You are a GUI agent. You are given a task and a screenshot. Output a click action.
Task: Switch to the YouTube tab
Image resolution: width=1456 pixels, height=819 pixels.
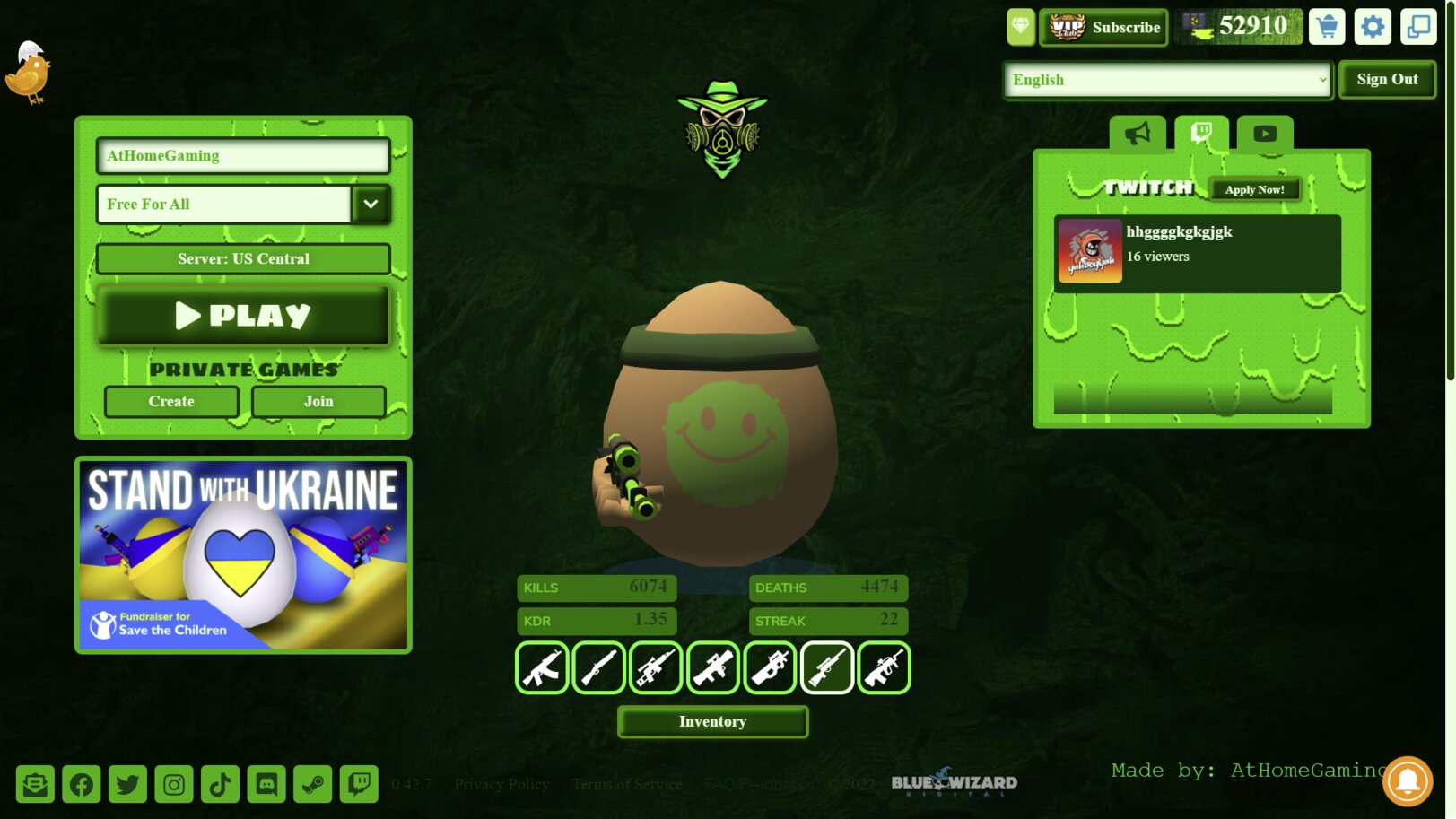tap(1265, 134)
